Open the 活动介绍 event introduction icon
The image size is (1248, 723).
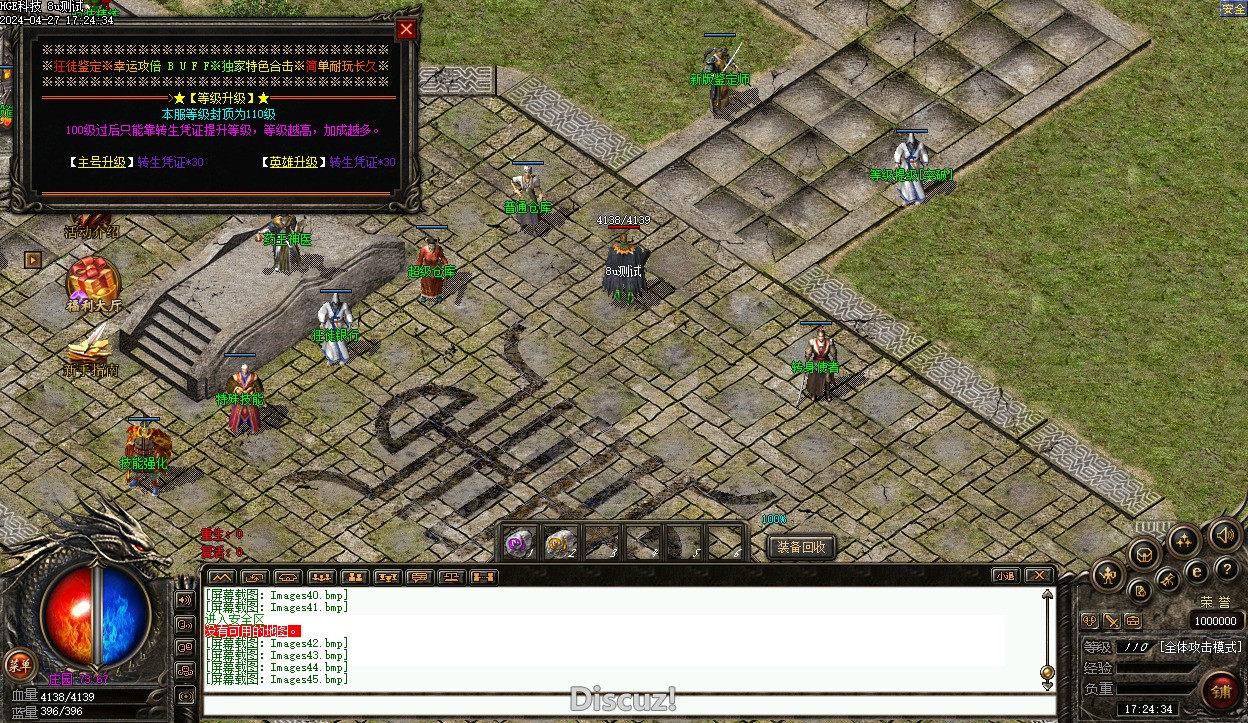click(91, 222)
